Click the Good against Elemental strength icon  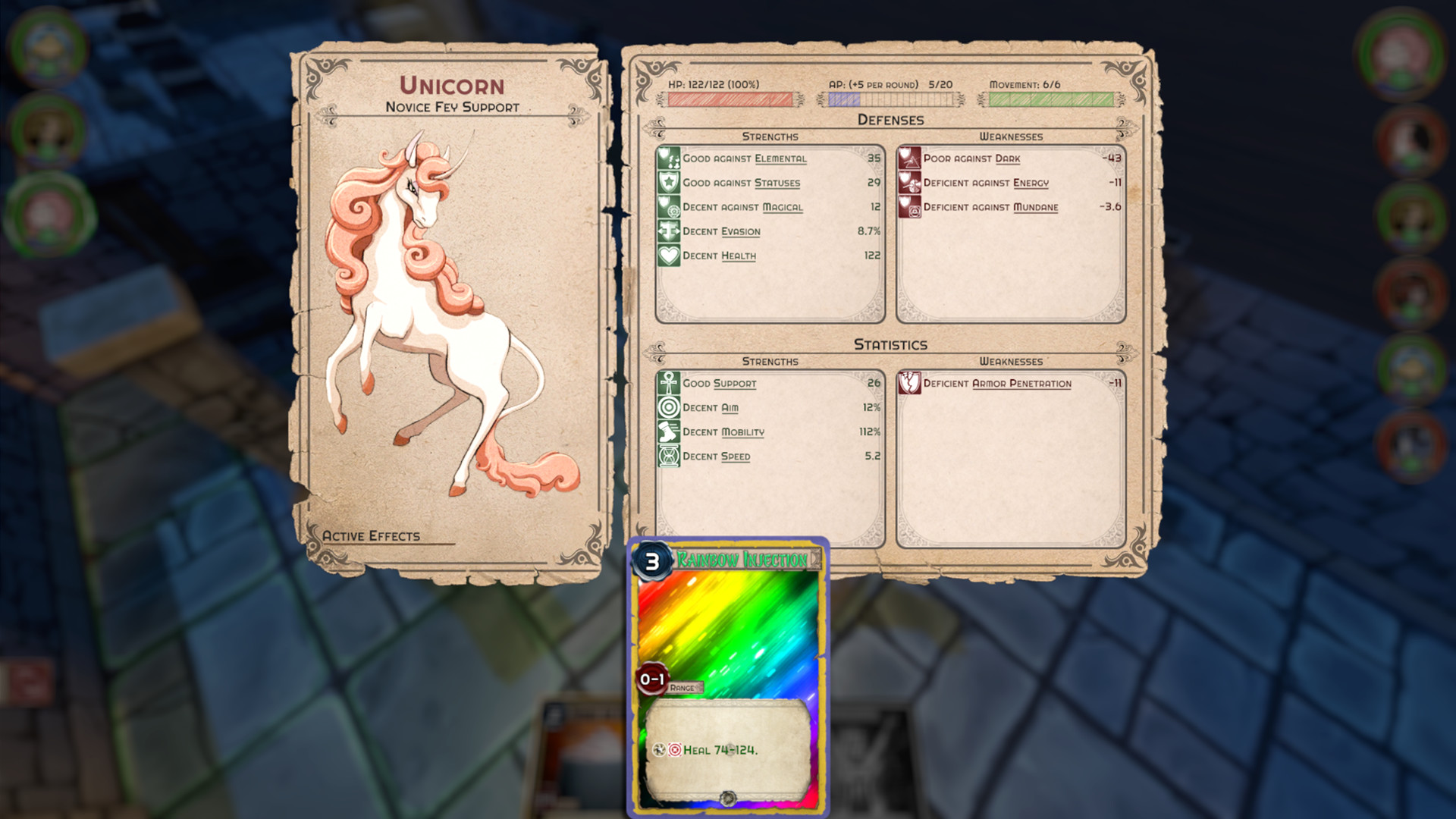coord(668,158)
